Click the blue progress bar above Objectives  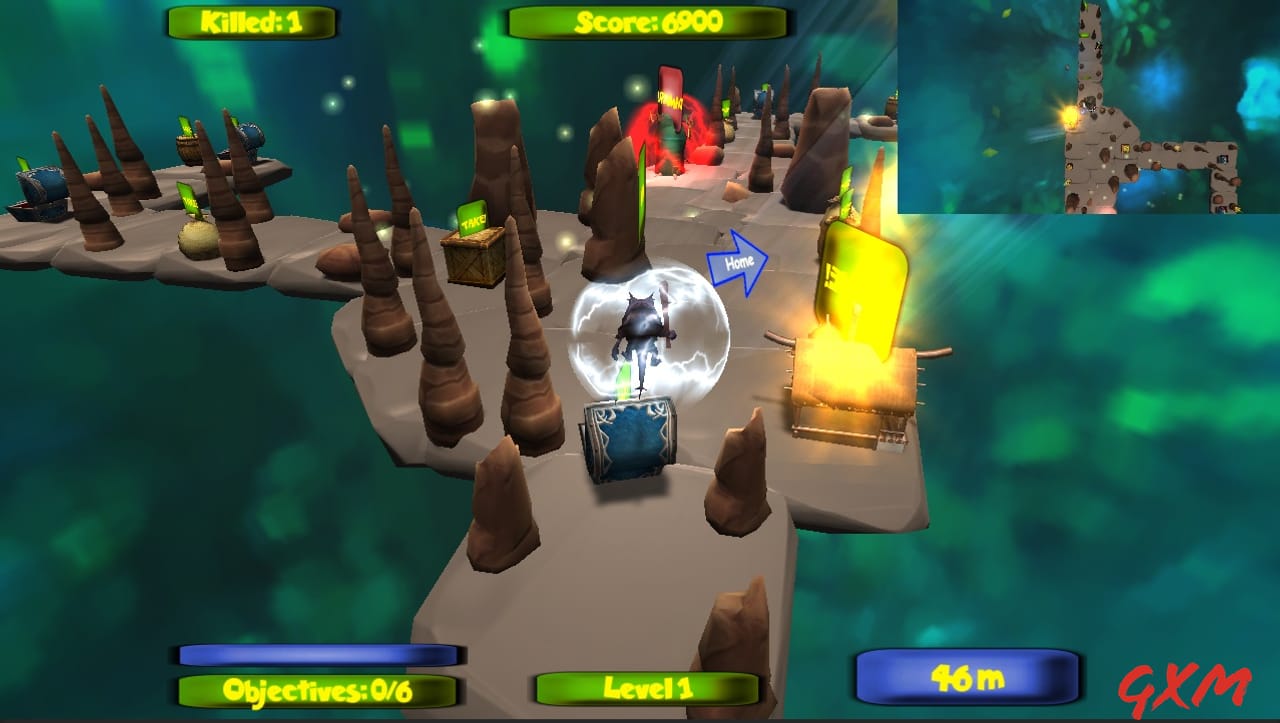318,655
